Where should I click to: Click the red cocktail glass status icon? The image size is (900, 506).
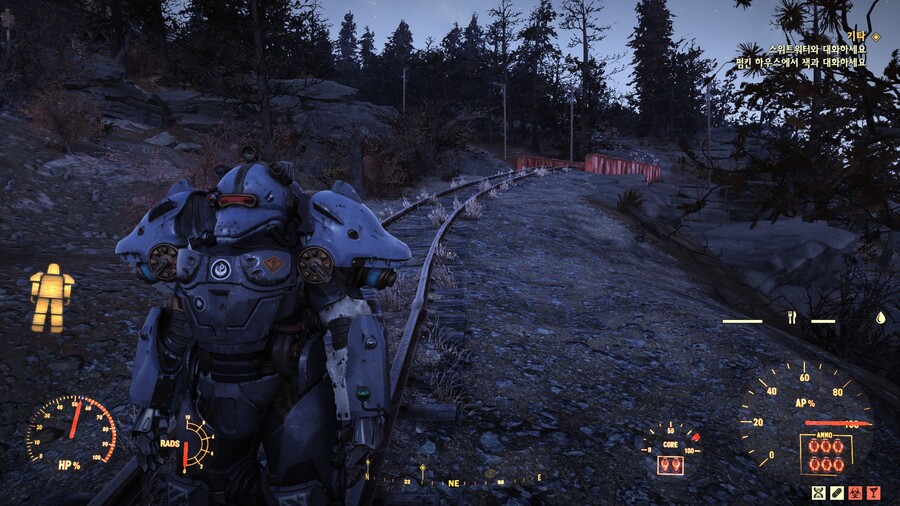pyautogui.click(x=873, y=492)
